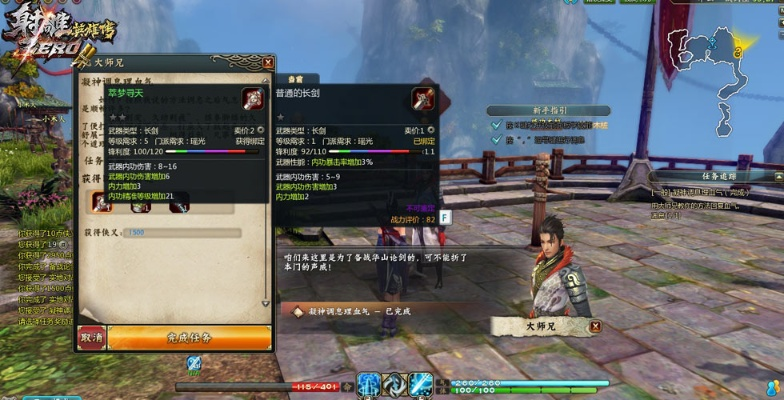784x400 pixels.
Task: Click the blue buff icon below quest window
Action: tap(195, 363)
